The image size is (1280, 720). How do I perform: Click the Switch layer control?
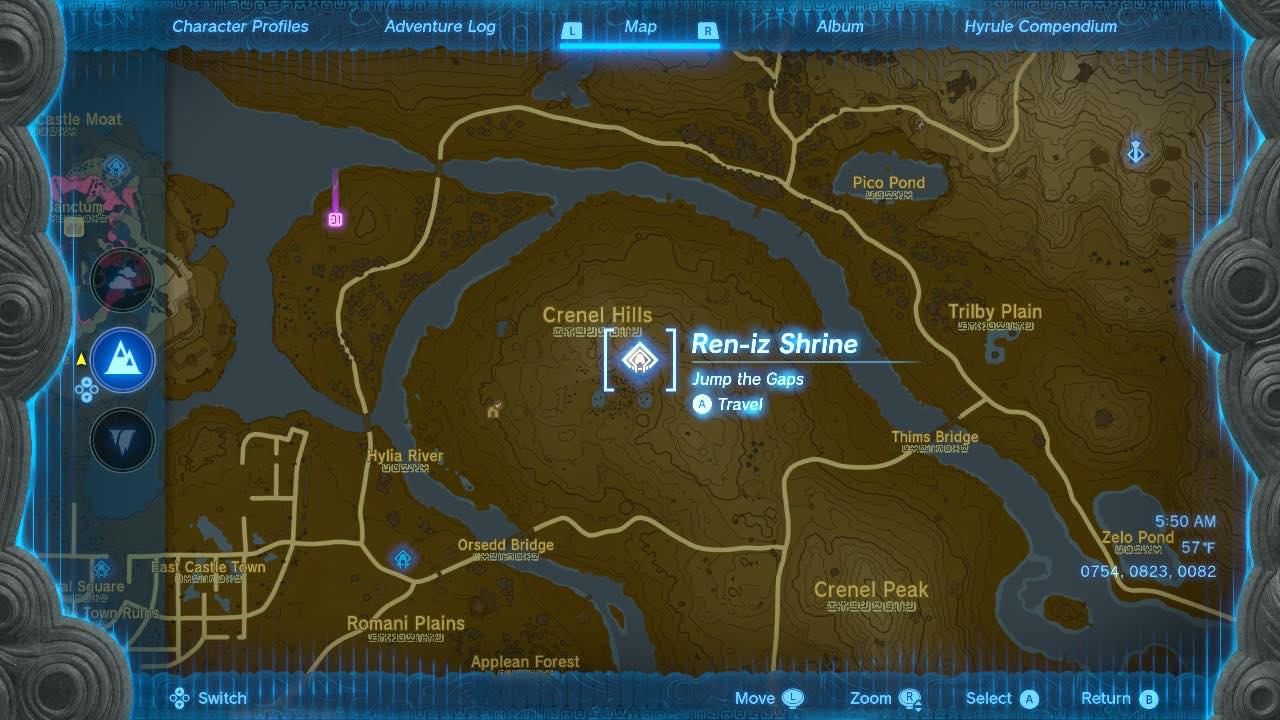[x=209, y=698]
